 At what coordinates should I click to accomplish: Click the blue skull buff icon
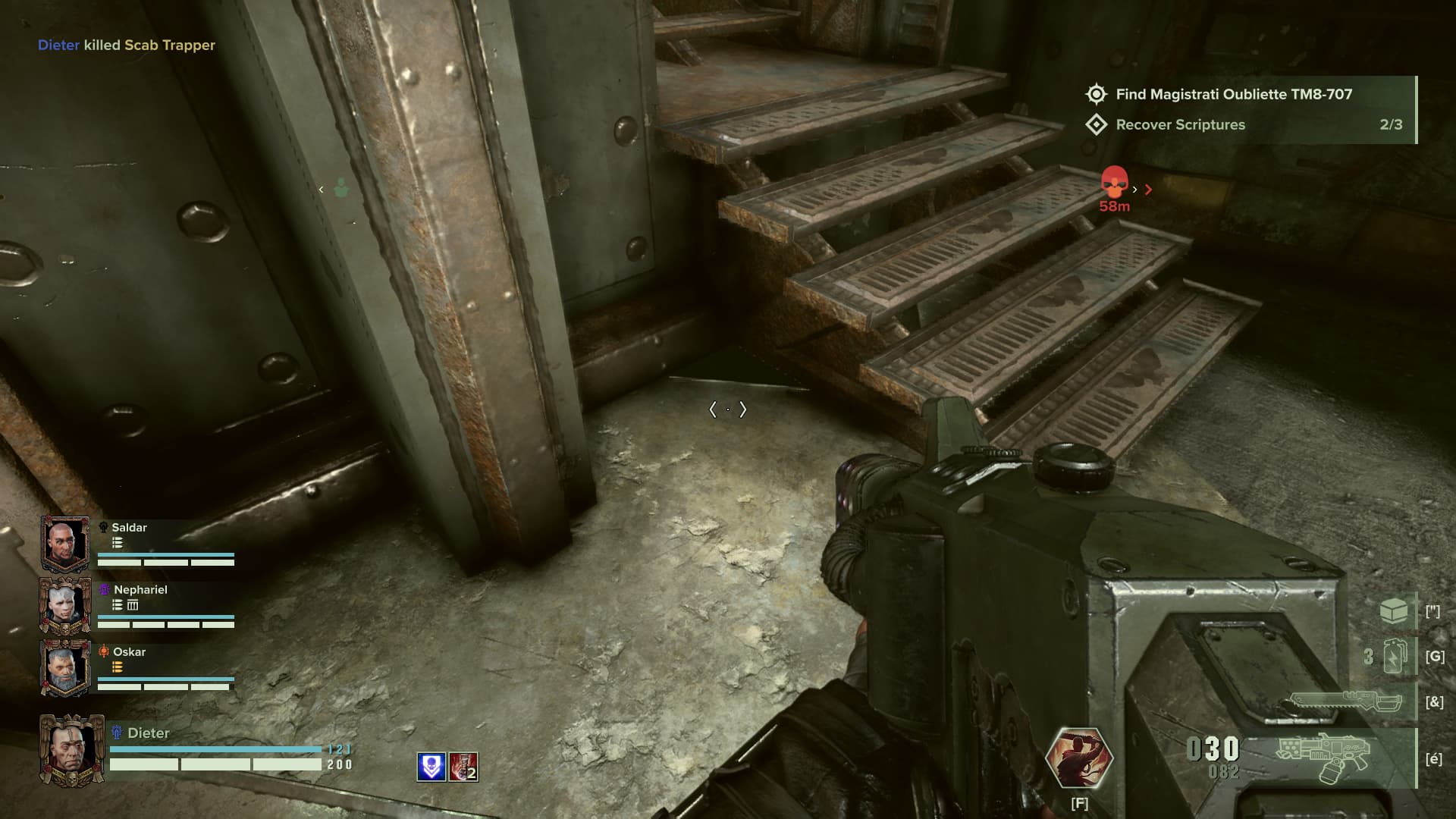(431, 767)
